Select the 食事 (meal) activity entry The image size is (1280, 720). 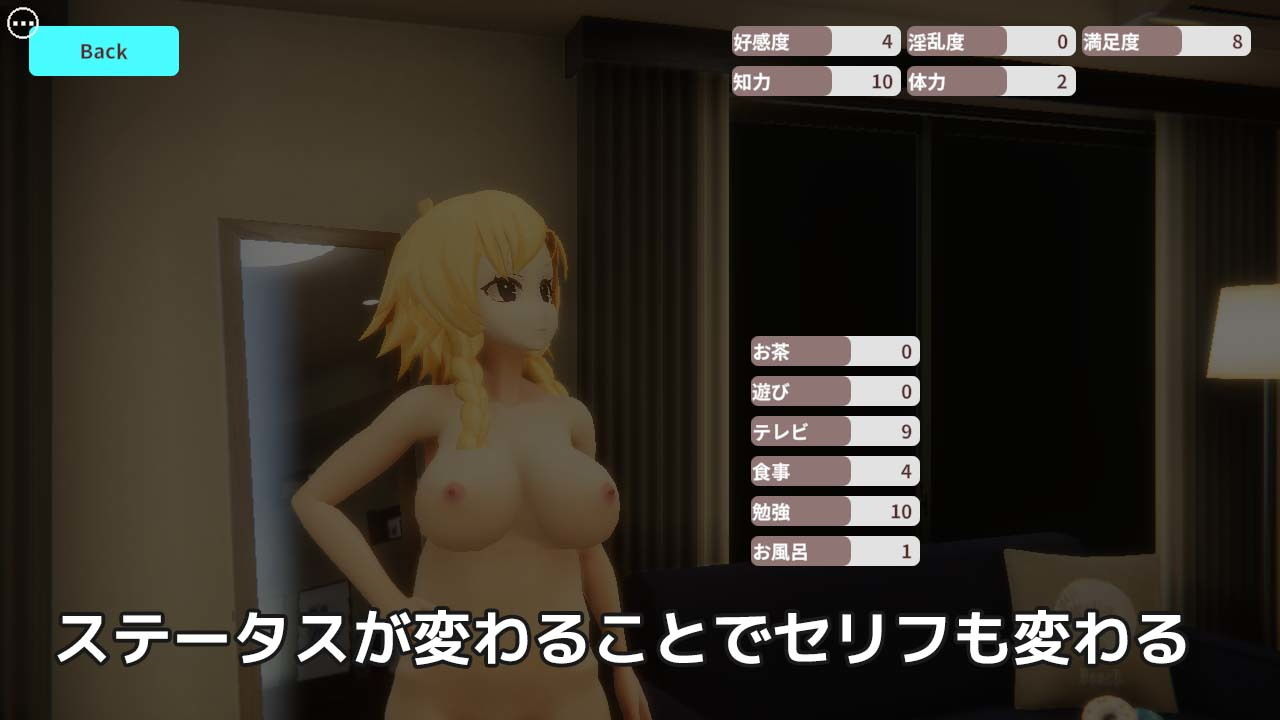click(x=835, y=471)
